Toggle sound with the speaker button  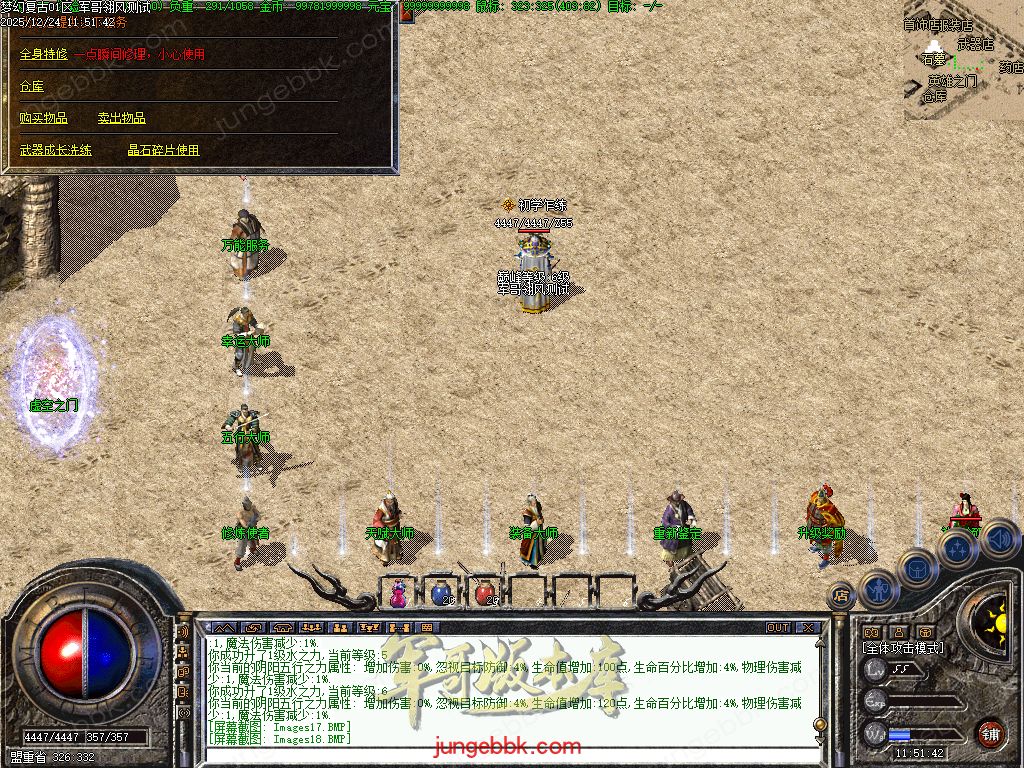coord(1000,540)
